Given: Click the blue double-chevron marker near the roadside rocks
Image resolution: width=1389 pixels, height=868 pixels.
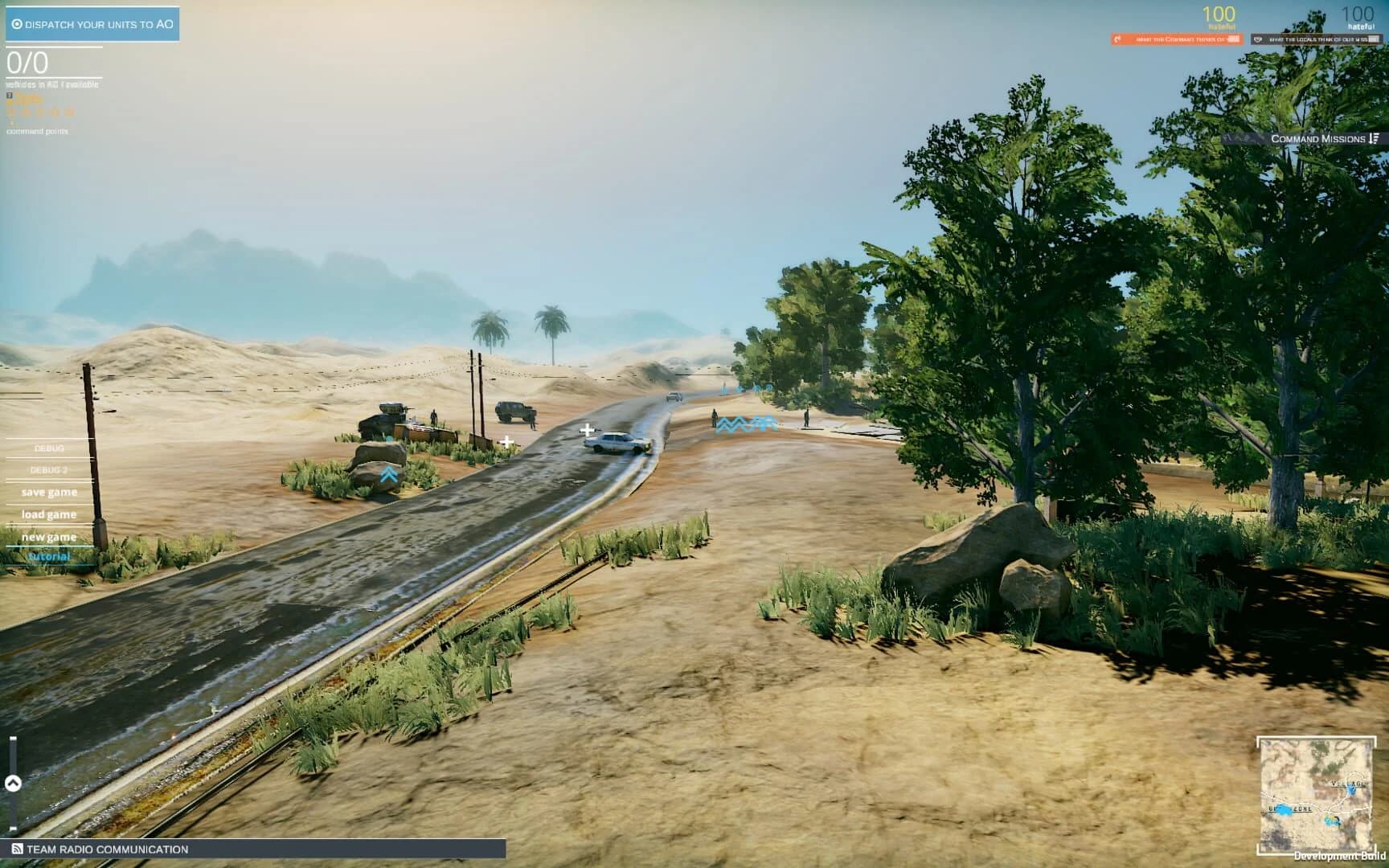Looking at the screenshot, I should tap(389, 474).
